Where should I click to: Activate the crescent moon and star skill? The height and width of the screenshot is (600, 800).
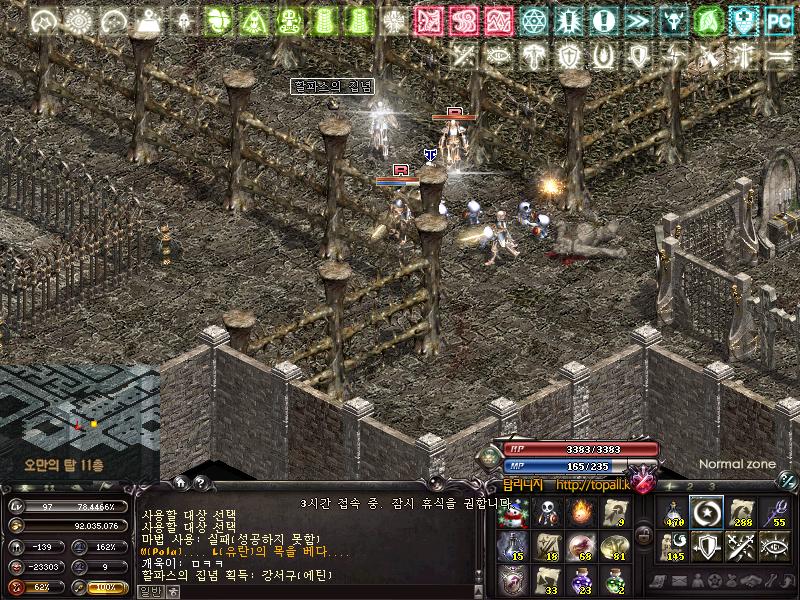706,514
